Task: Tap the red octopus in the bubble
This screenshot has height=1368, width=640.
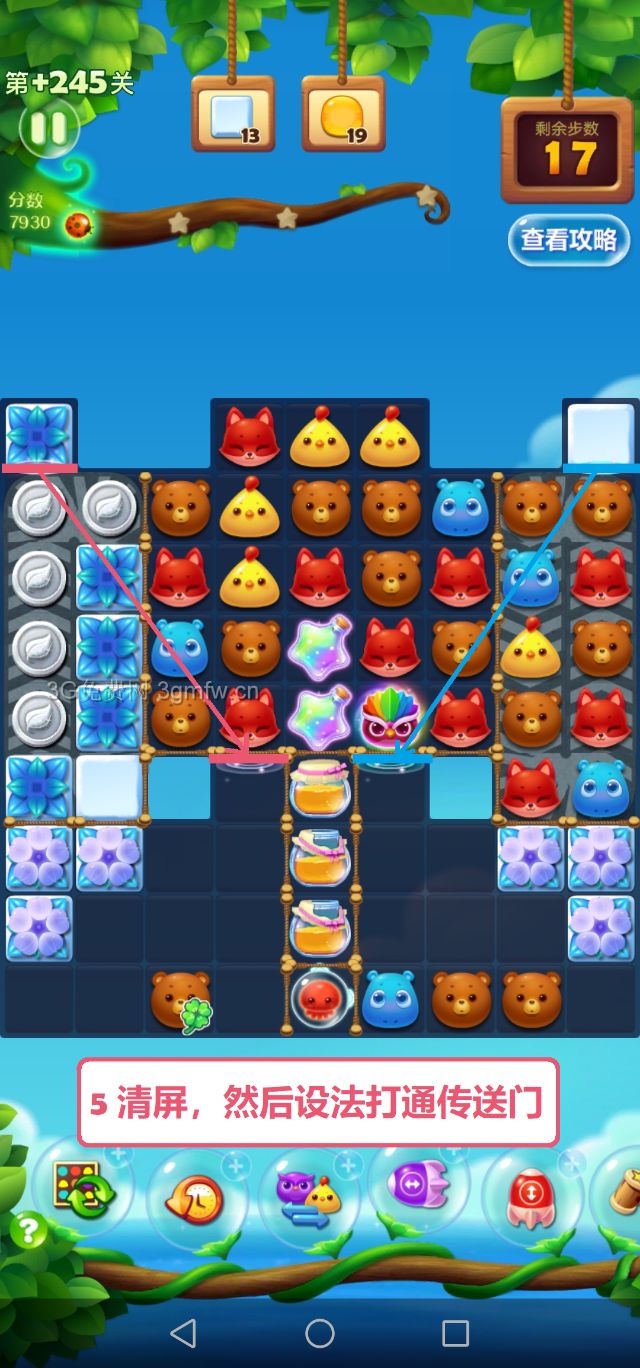Action: 320,997
